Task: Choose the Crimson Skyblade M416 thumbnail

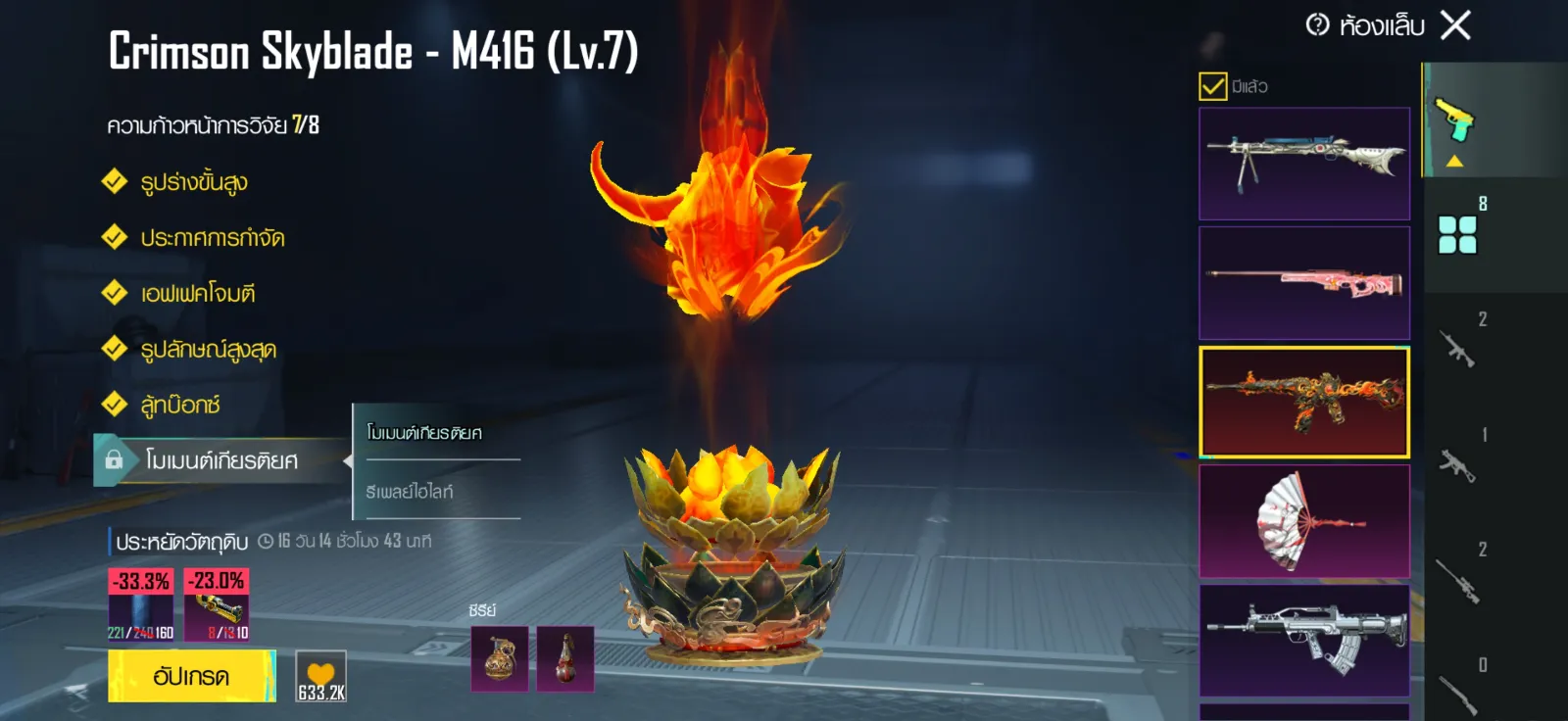Action: pos(1304,402)
